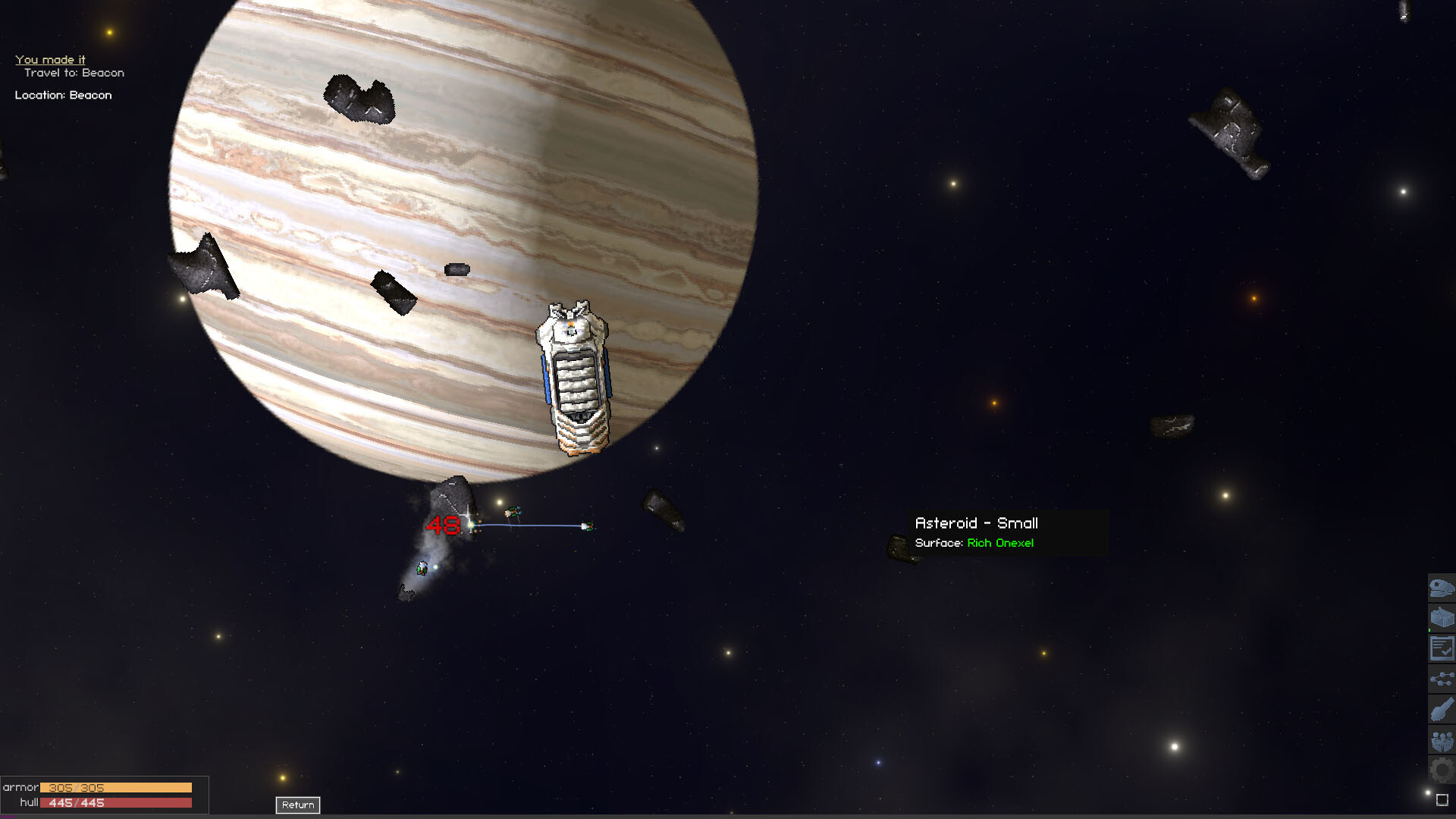The height and width of the screenshot is (819, 1456).
Task: Open the gear settings icon
Action: coord(1441,770)
